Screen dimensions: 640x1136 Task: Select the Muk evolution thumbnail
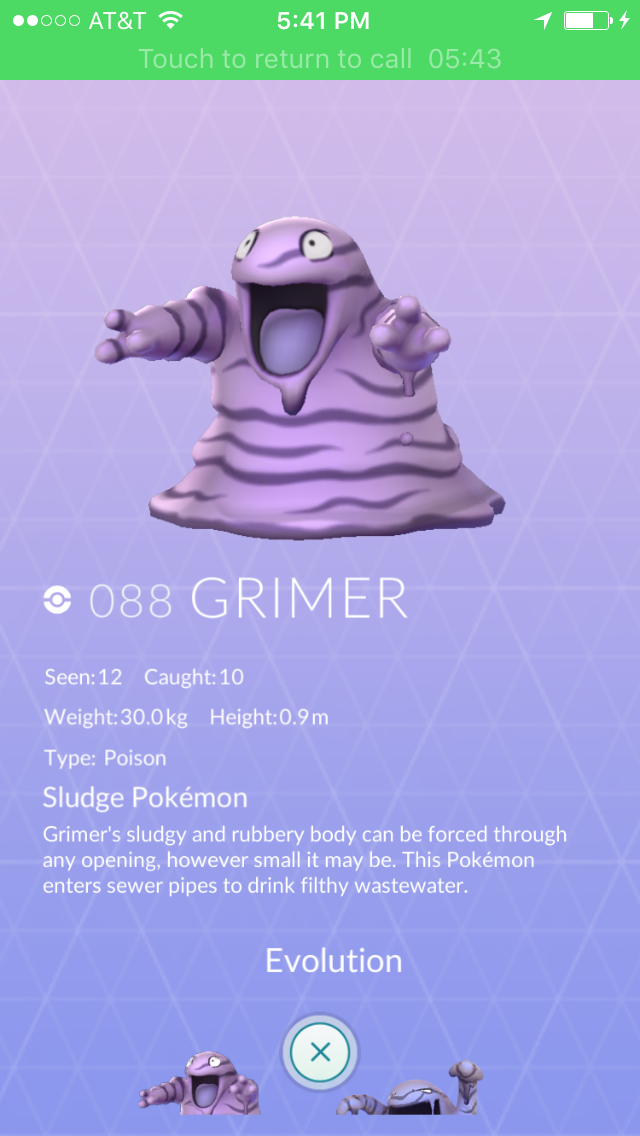coord(410,1092)
